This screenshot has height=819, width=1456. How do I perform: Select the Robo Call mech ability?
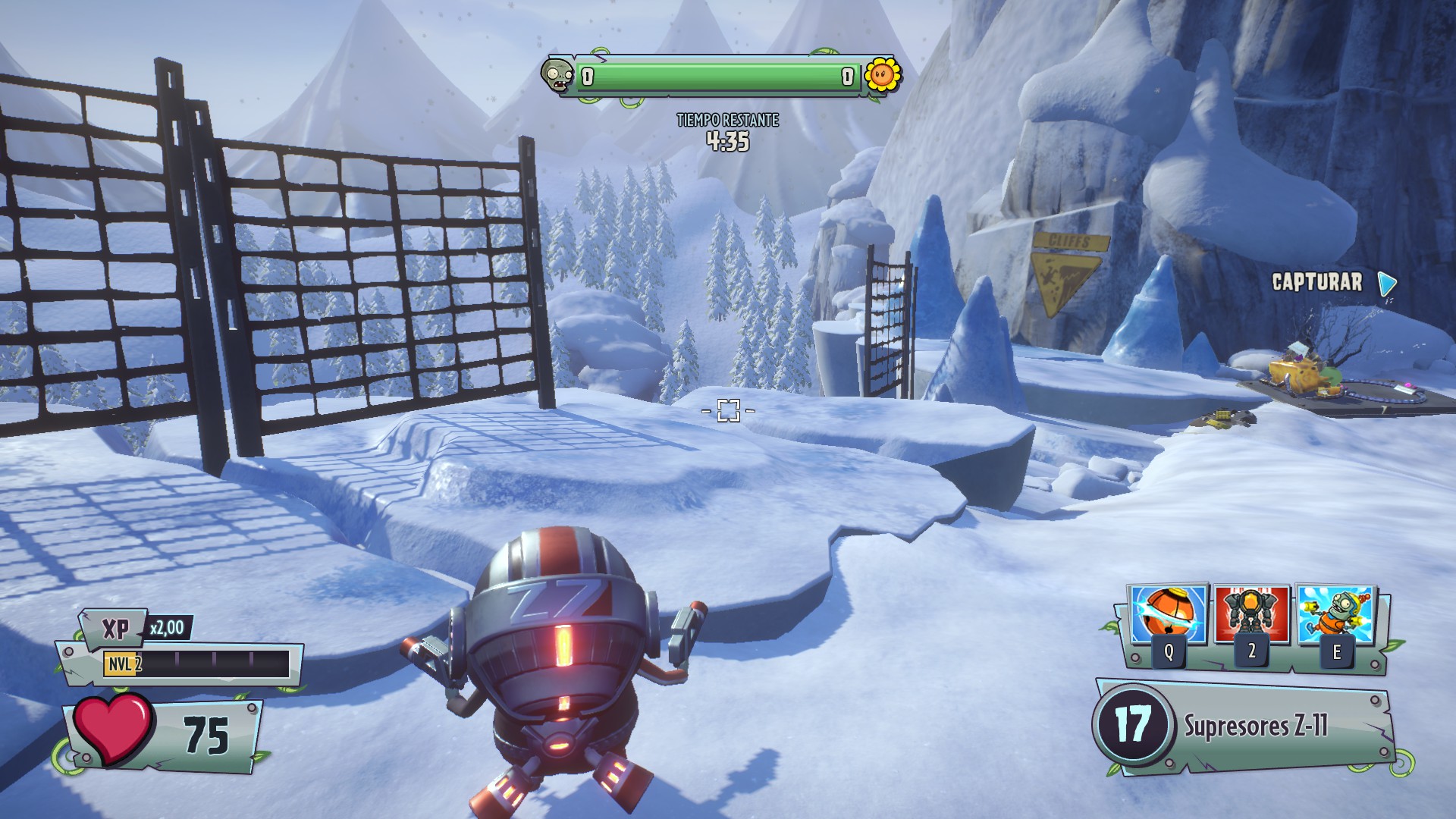point(1251,615)
